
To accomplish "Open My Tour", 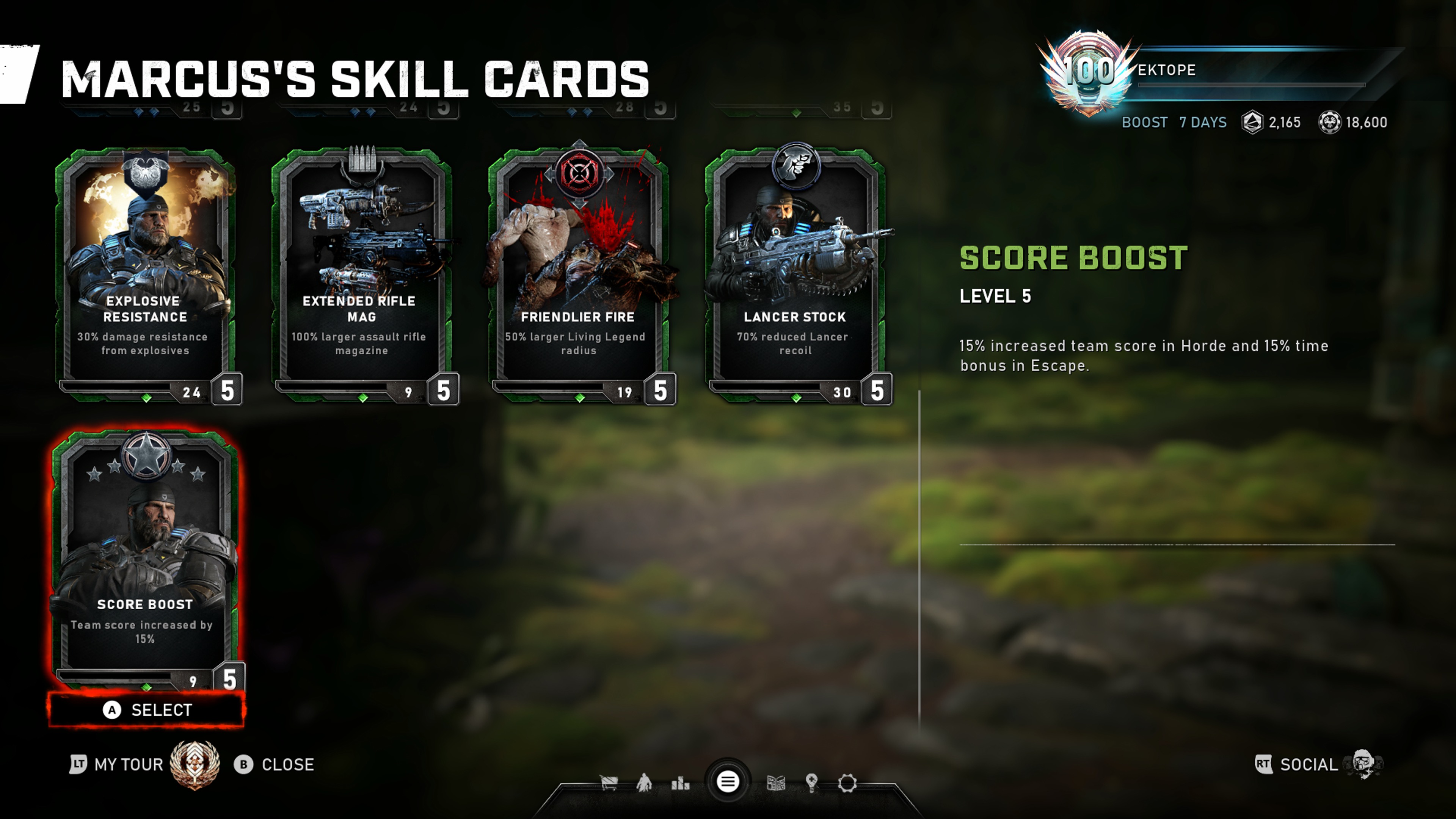I will 128,765.
